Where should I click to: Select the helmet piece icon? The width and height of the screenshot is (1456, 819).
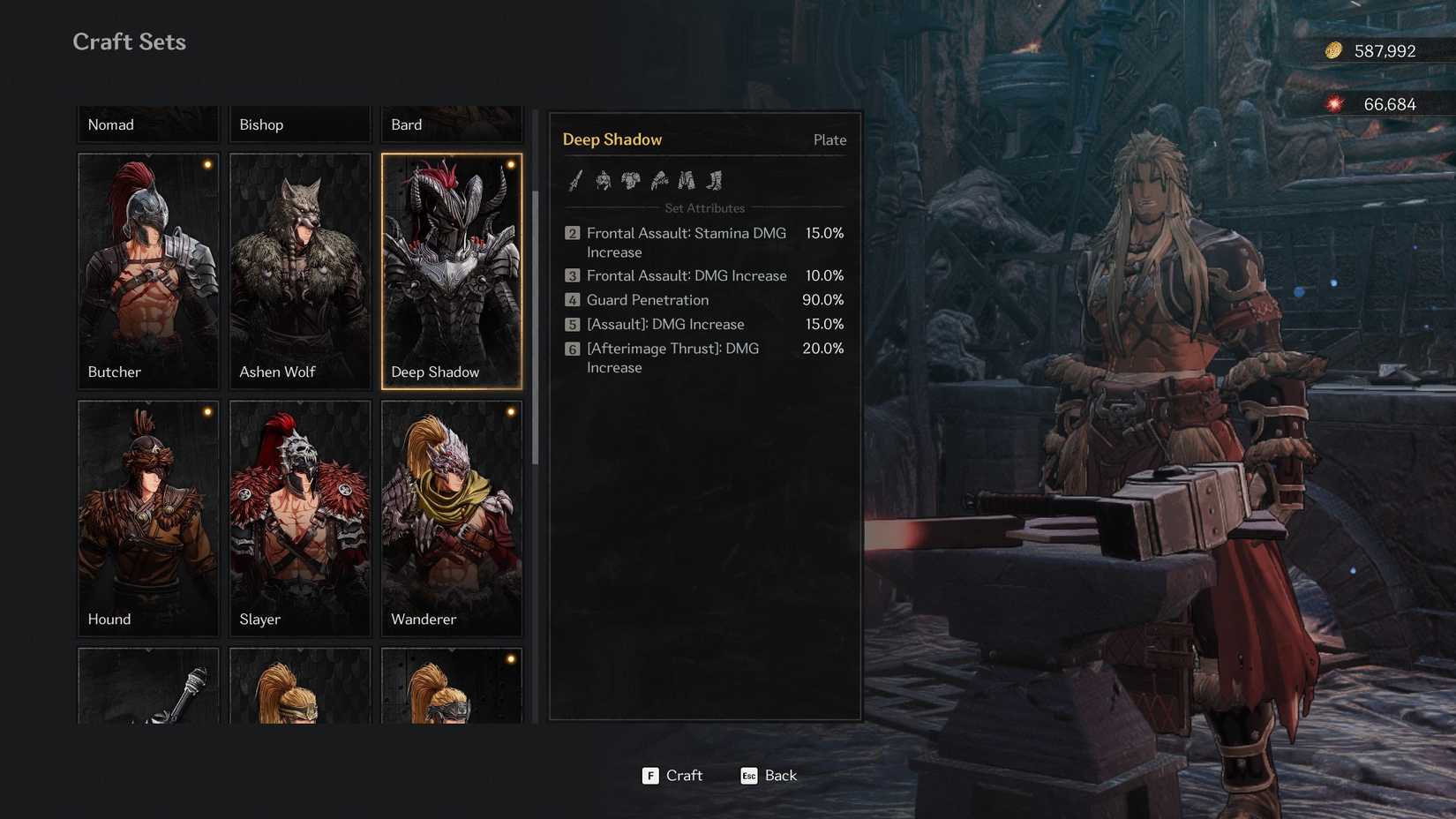tap(604, 181)
